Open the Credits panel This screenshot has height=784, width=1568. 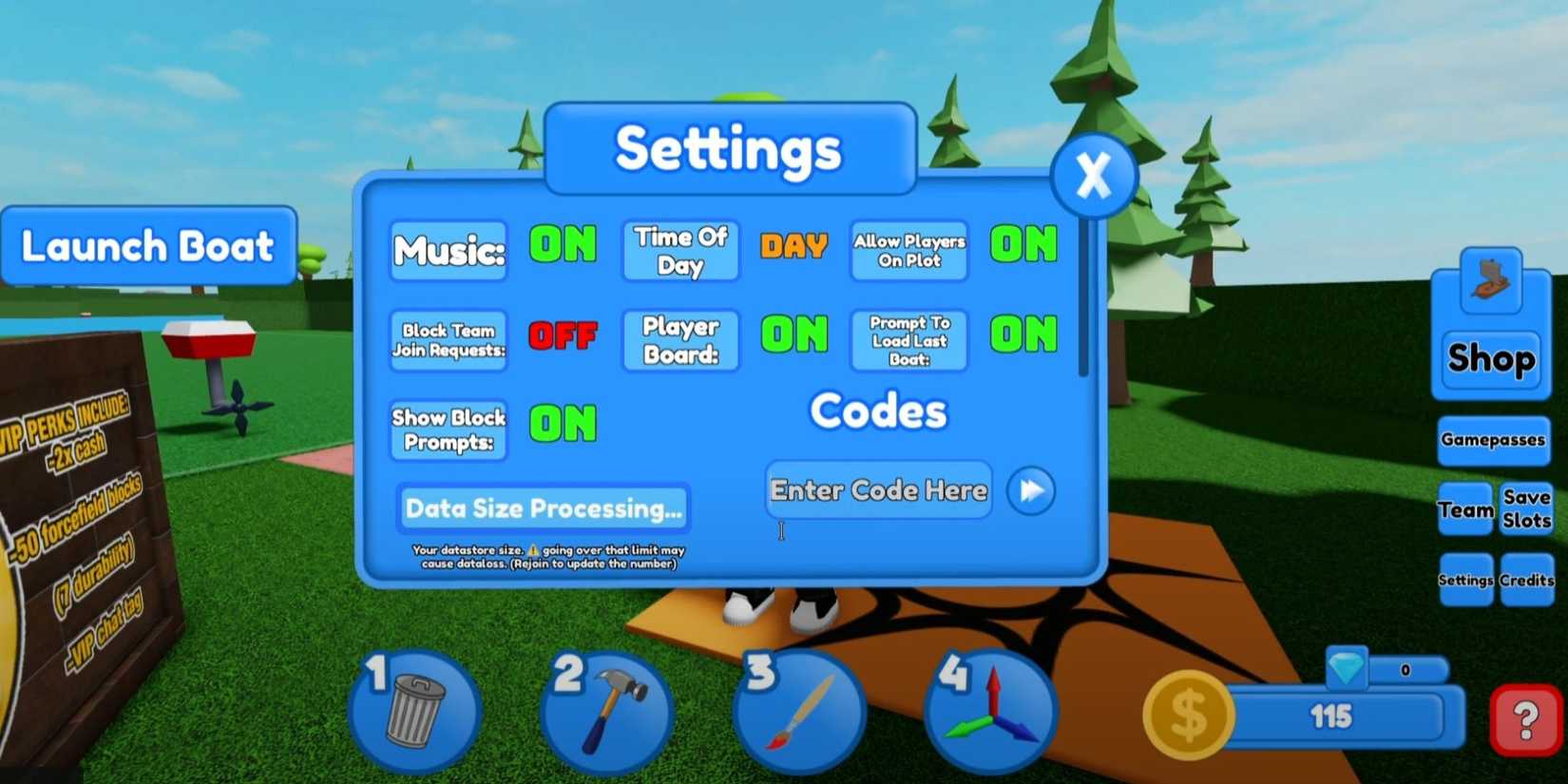pos(1526,580)
